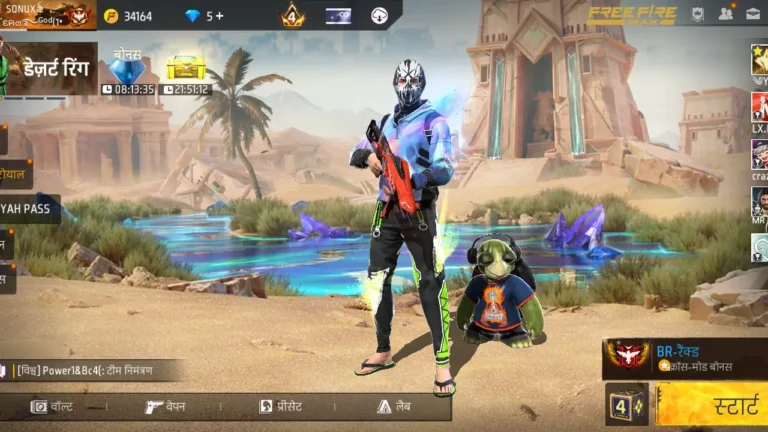This screenshot has width=768, height=432.
Task: Open the diamond voucher card icon
Action: coord(338,16)
